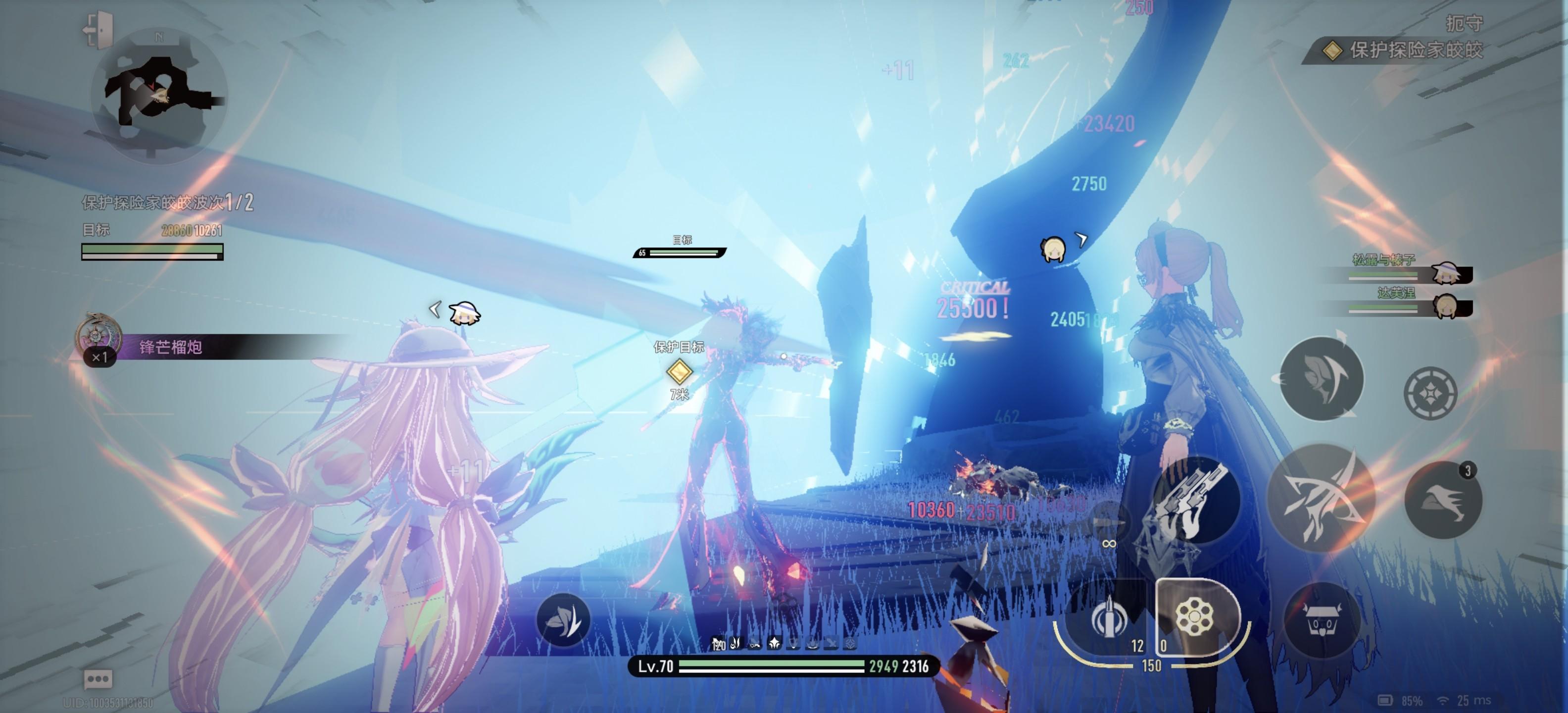The image size is (1568, 713).
Task: Tap the leaf skill icon above status bar
Action: [564, 620]
